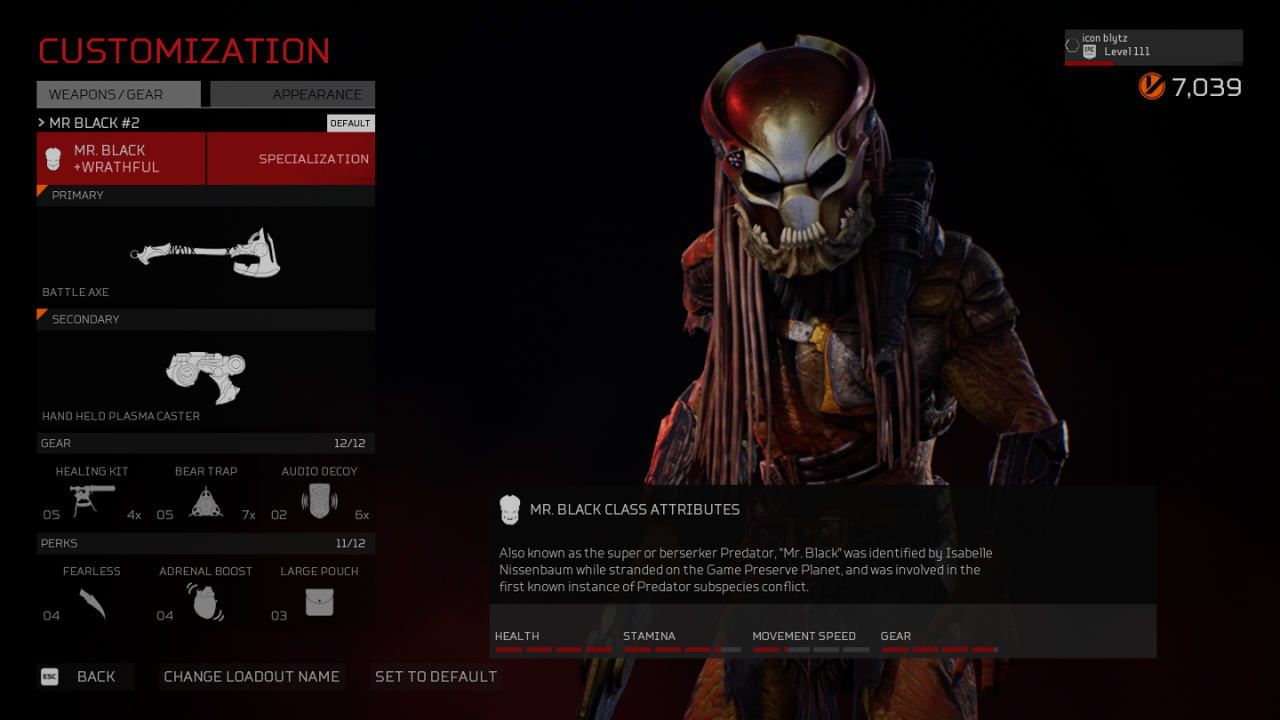Choose the Battle Axe primary weapon slot
1280x720 pixels.
click(206, 254)
